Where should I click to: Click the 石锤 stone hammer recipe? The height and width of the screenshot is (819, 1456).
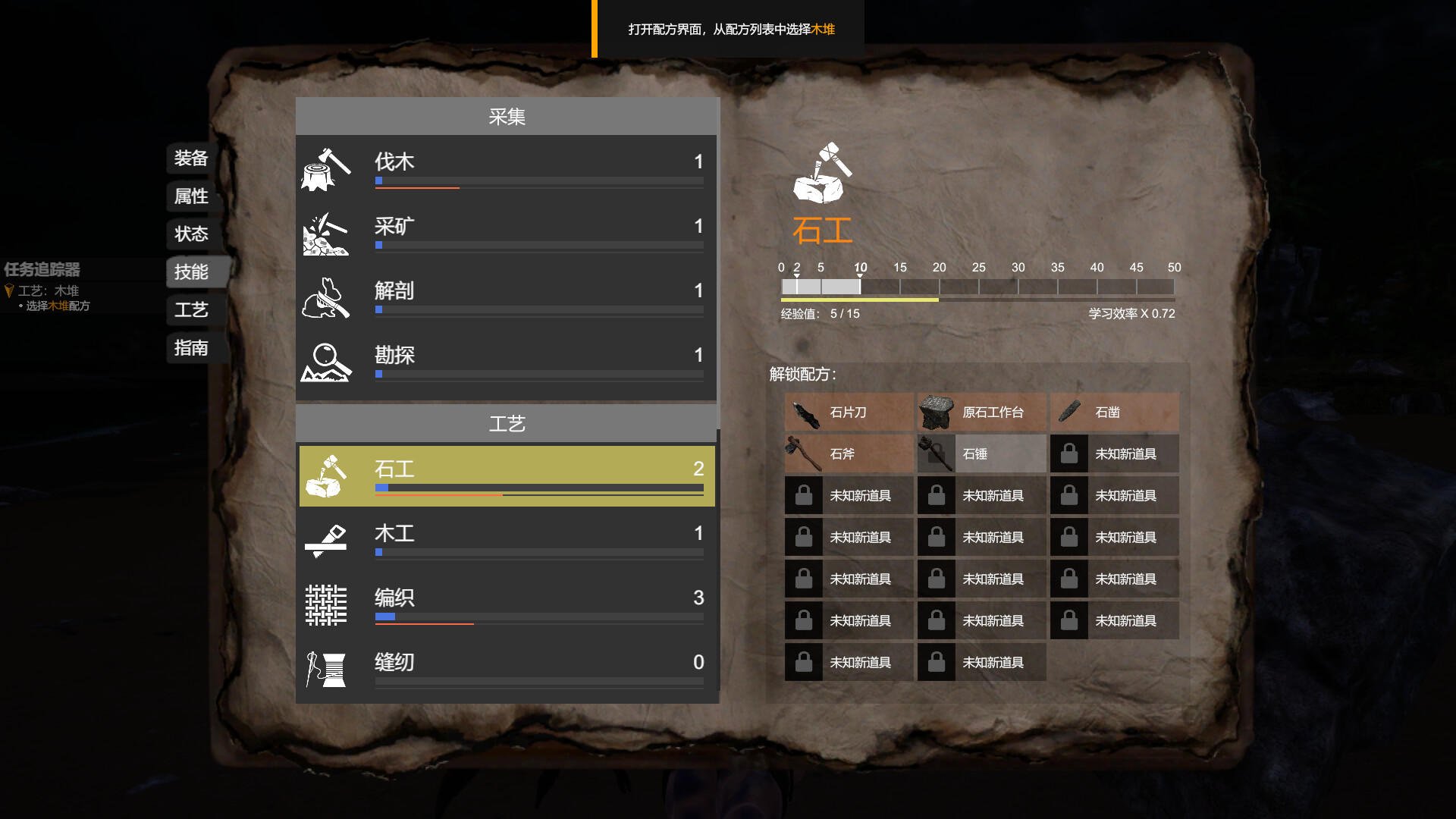pyautogui.click(x=936, y=453)
